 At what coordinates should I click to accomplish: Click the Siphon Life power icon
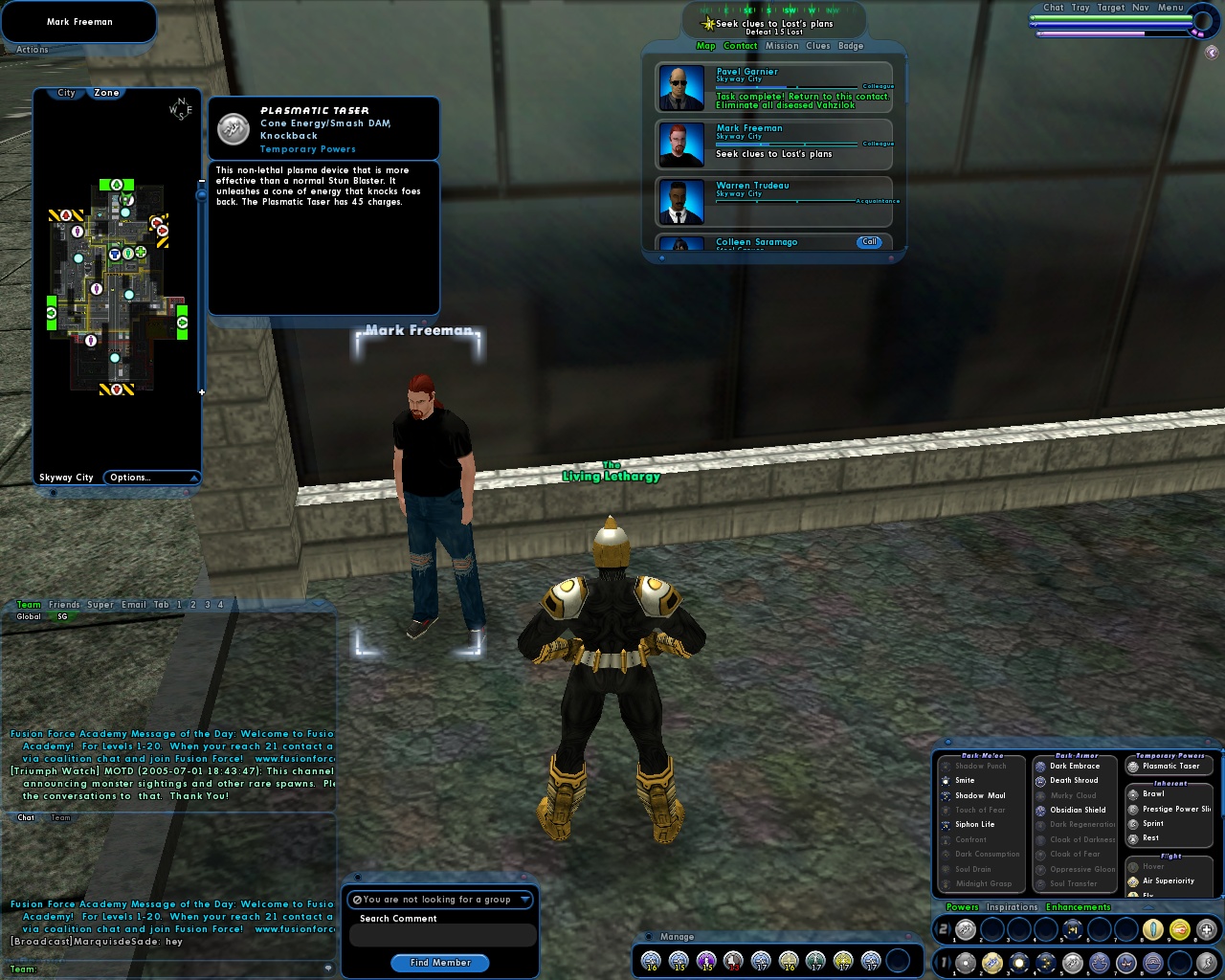coord(944,825)
